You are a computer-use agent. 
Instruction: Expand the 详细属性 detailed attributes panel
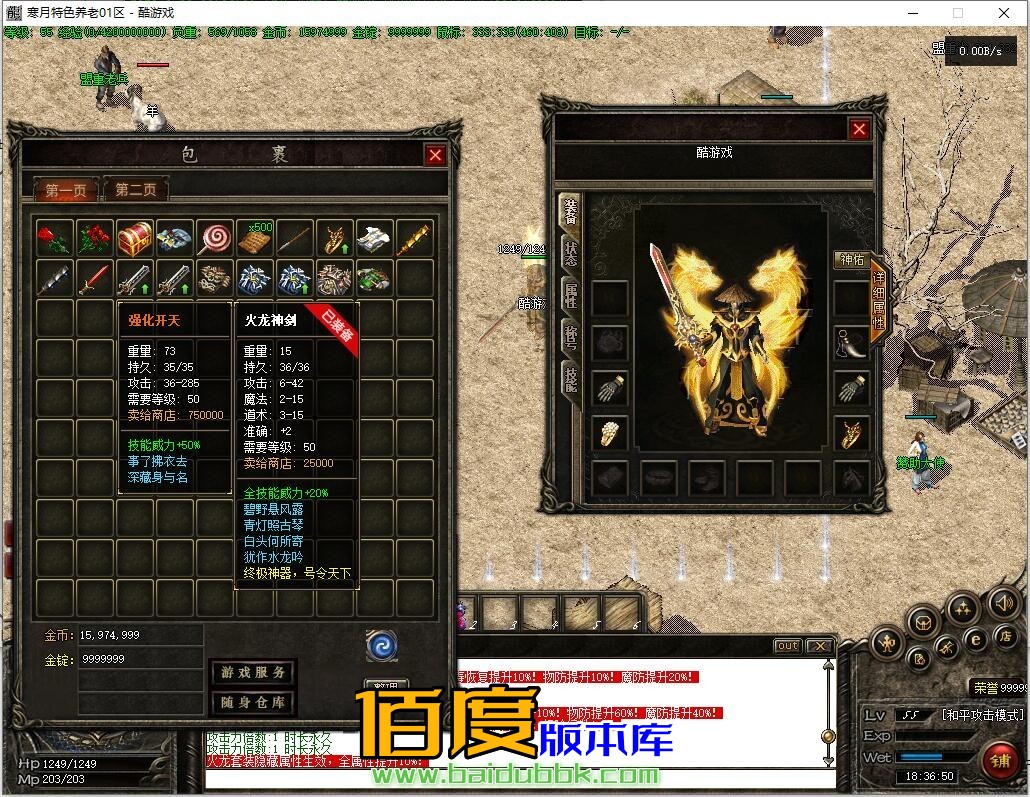point(878,300)
